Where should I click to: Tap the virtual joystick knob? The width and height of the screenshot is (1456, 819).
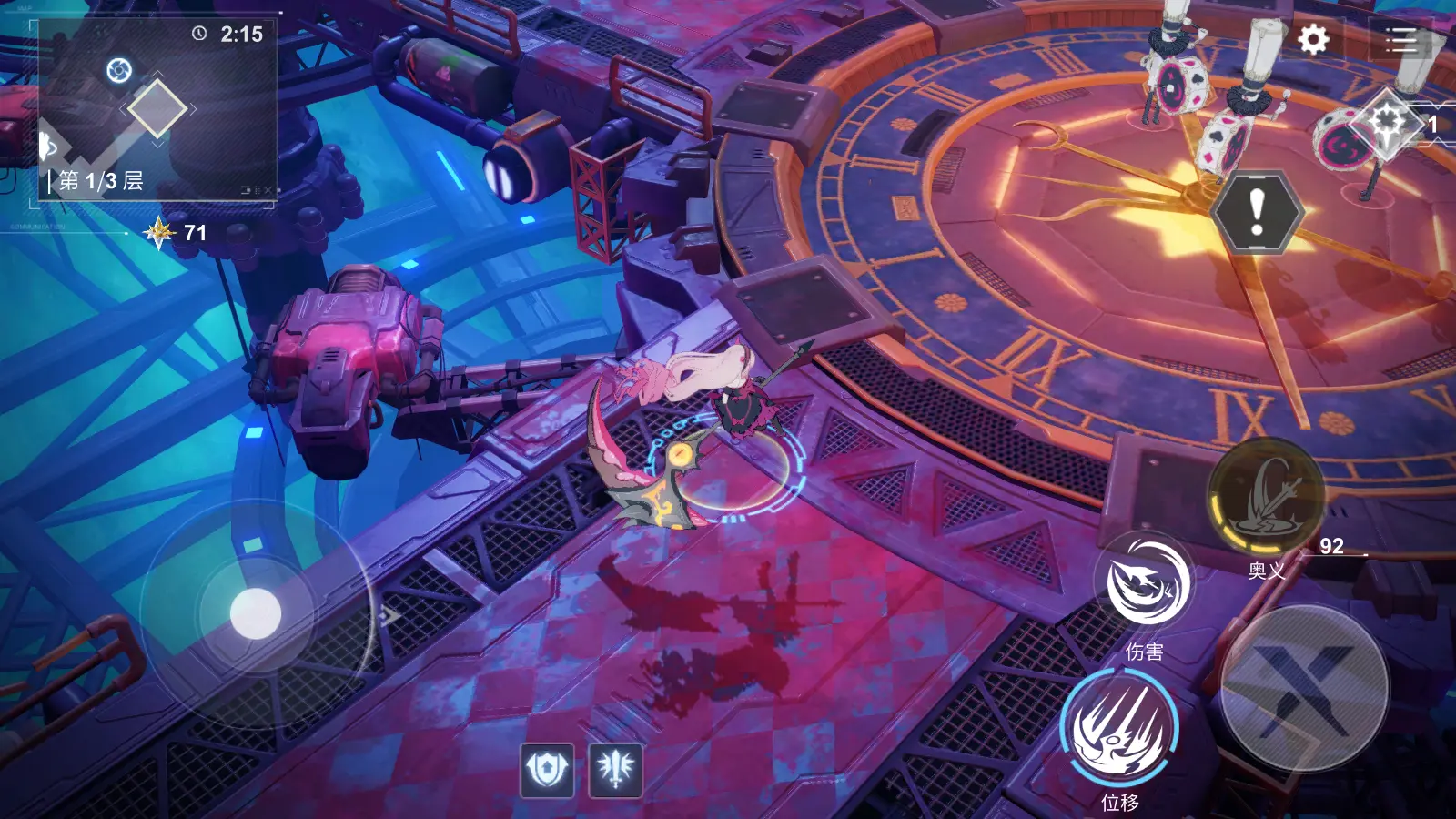click(x=256, y=613)
